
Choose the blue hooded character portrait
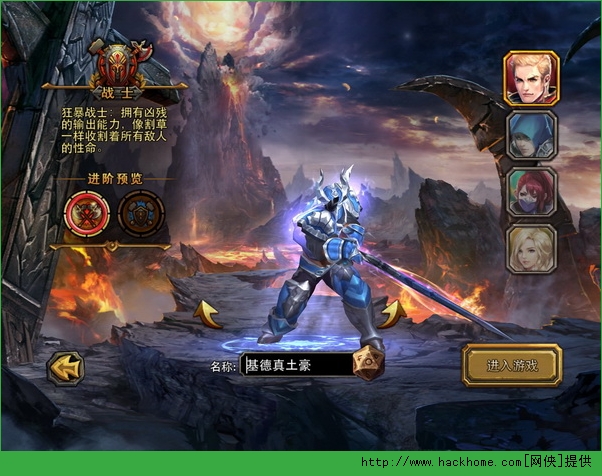click(531, 135)
